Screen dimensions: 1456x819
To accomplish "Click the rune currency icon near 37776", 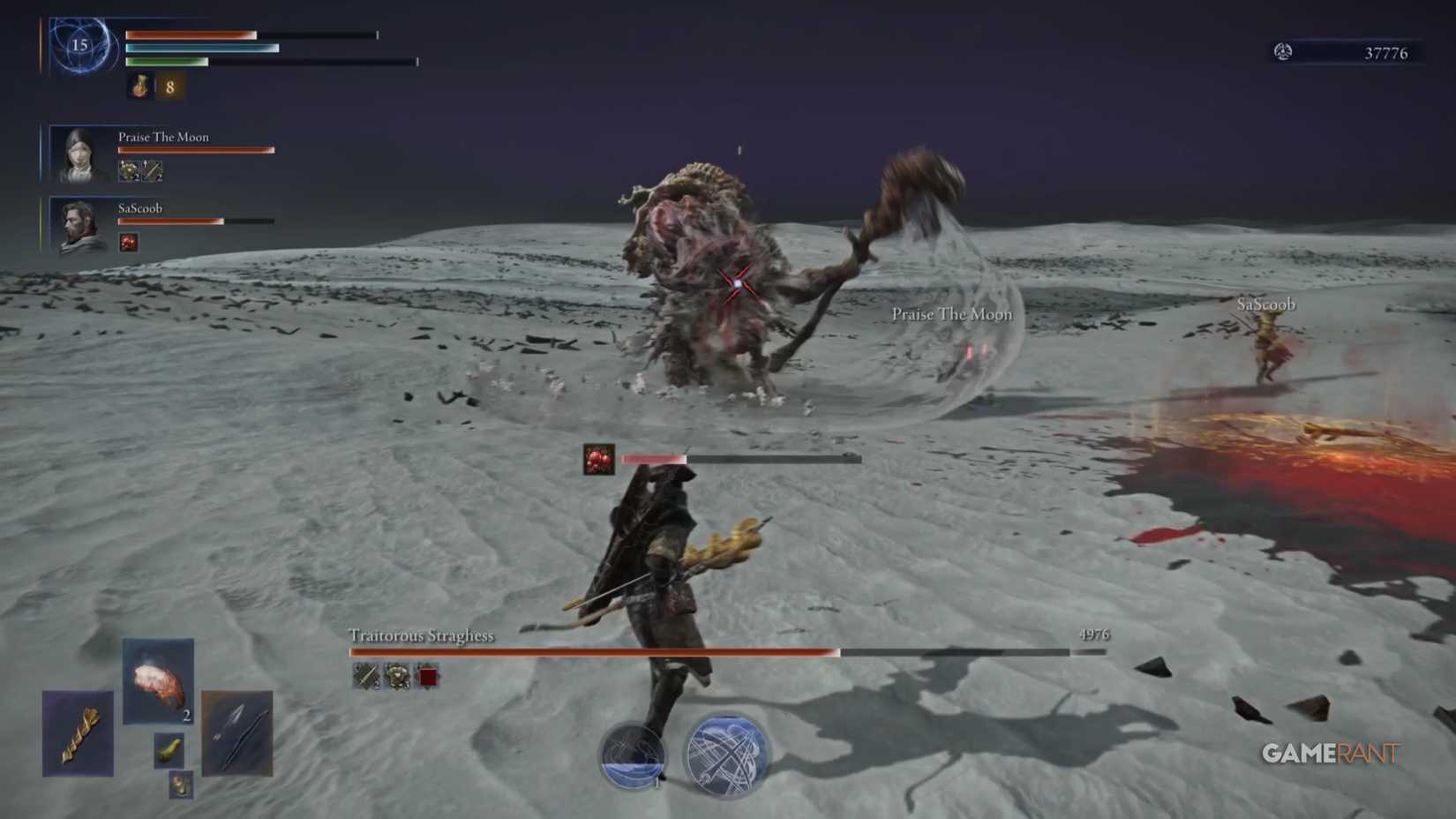I will [x=1286, y=52].
